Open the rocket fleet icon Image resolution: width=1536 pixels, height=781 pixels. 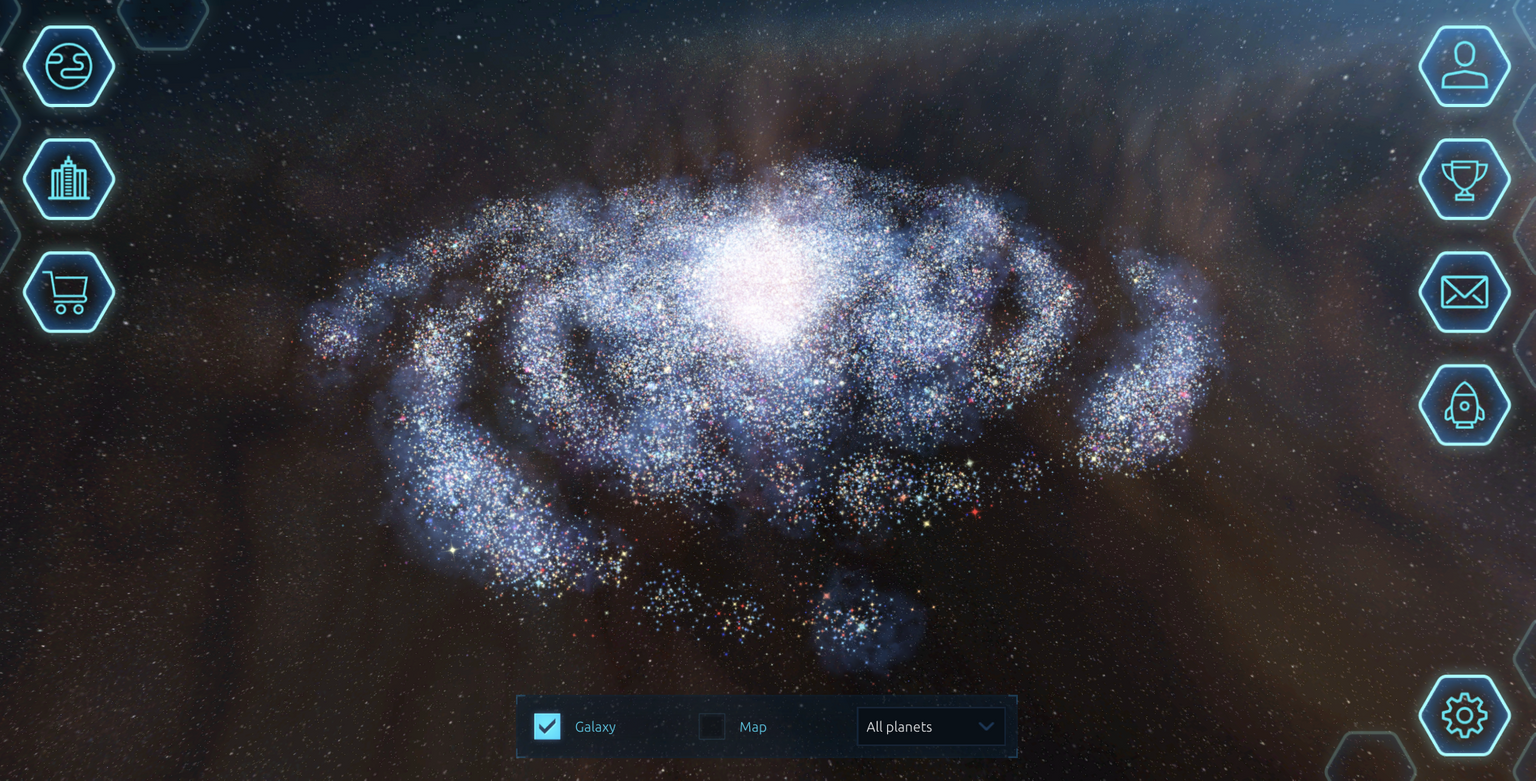coord(1464,406)
